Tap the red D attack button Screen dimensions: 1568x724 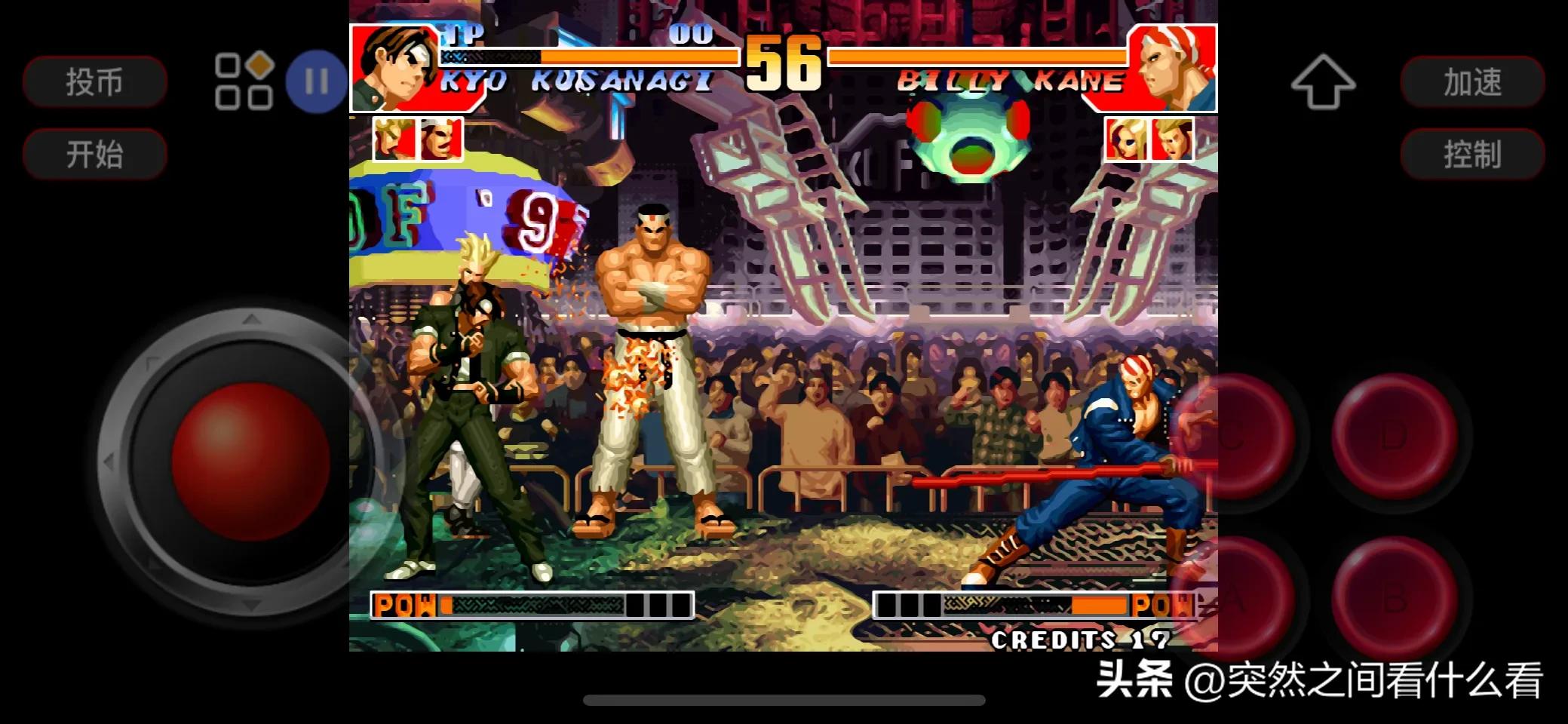(1394, 436)
